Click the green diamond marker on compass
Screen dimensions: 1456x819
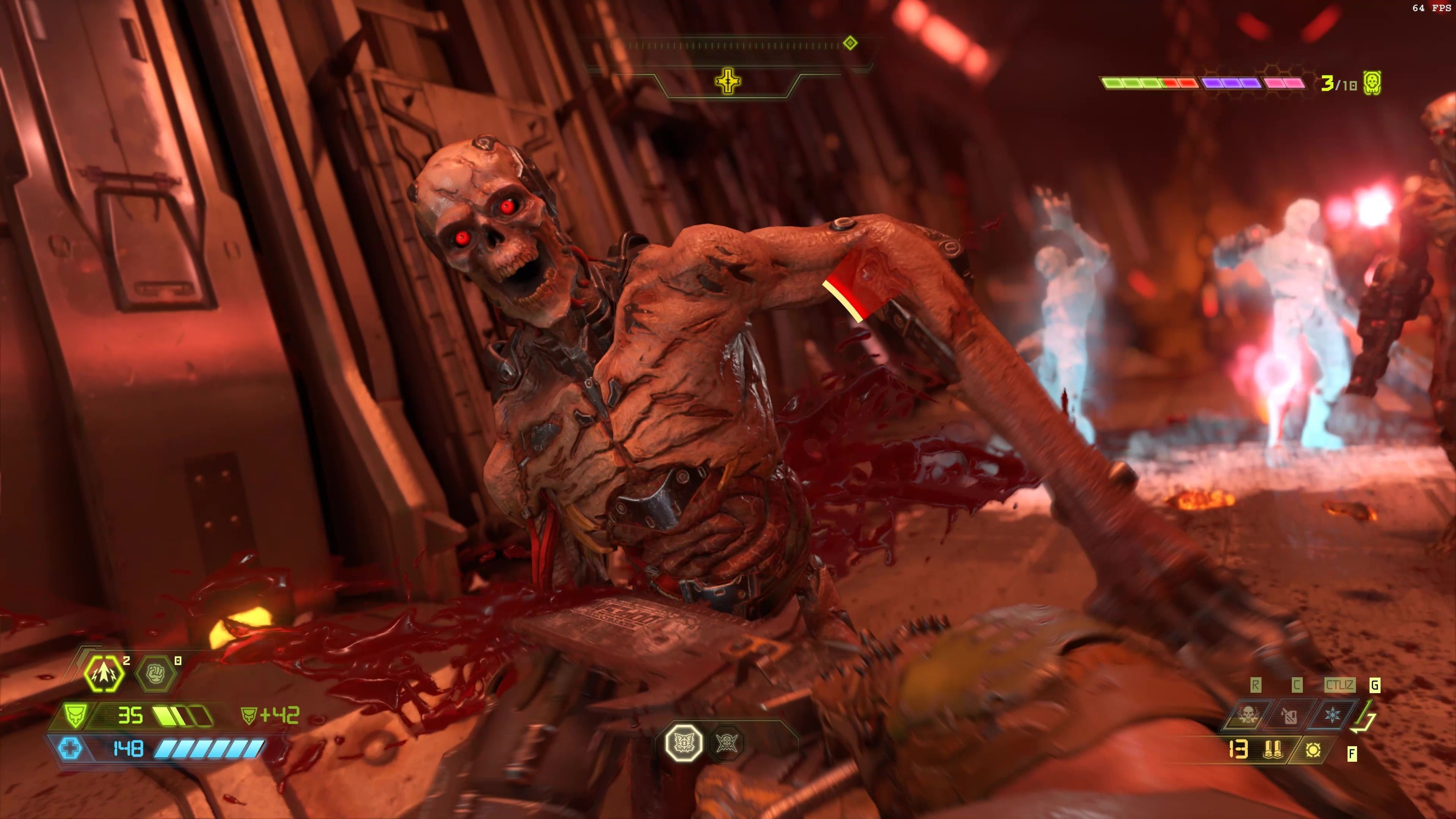[849, 43]
